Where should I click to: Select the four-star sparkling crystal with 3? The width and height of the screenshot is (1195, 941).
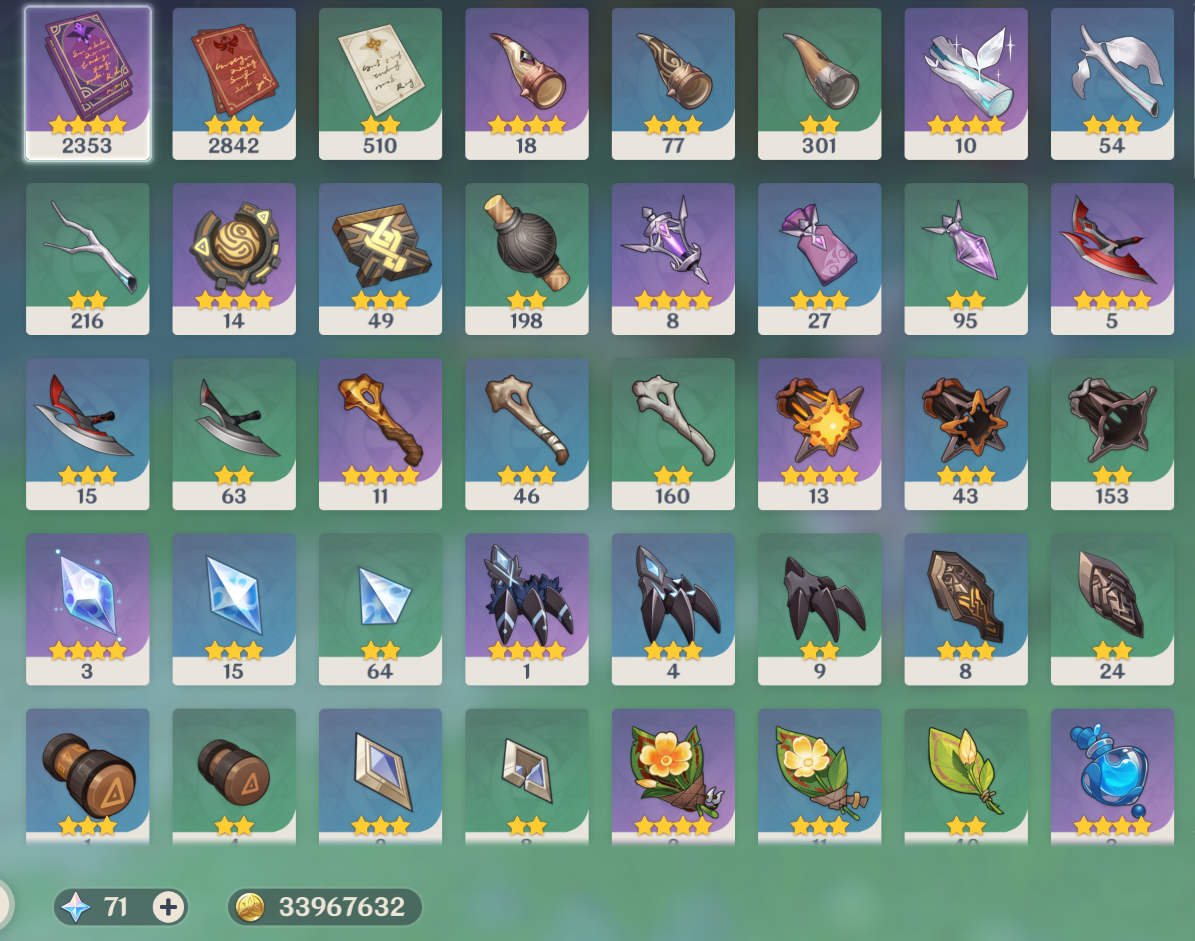[x=87, y=607]
